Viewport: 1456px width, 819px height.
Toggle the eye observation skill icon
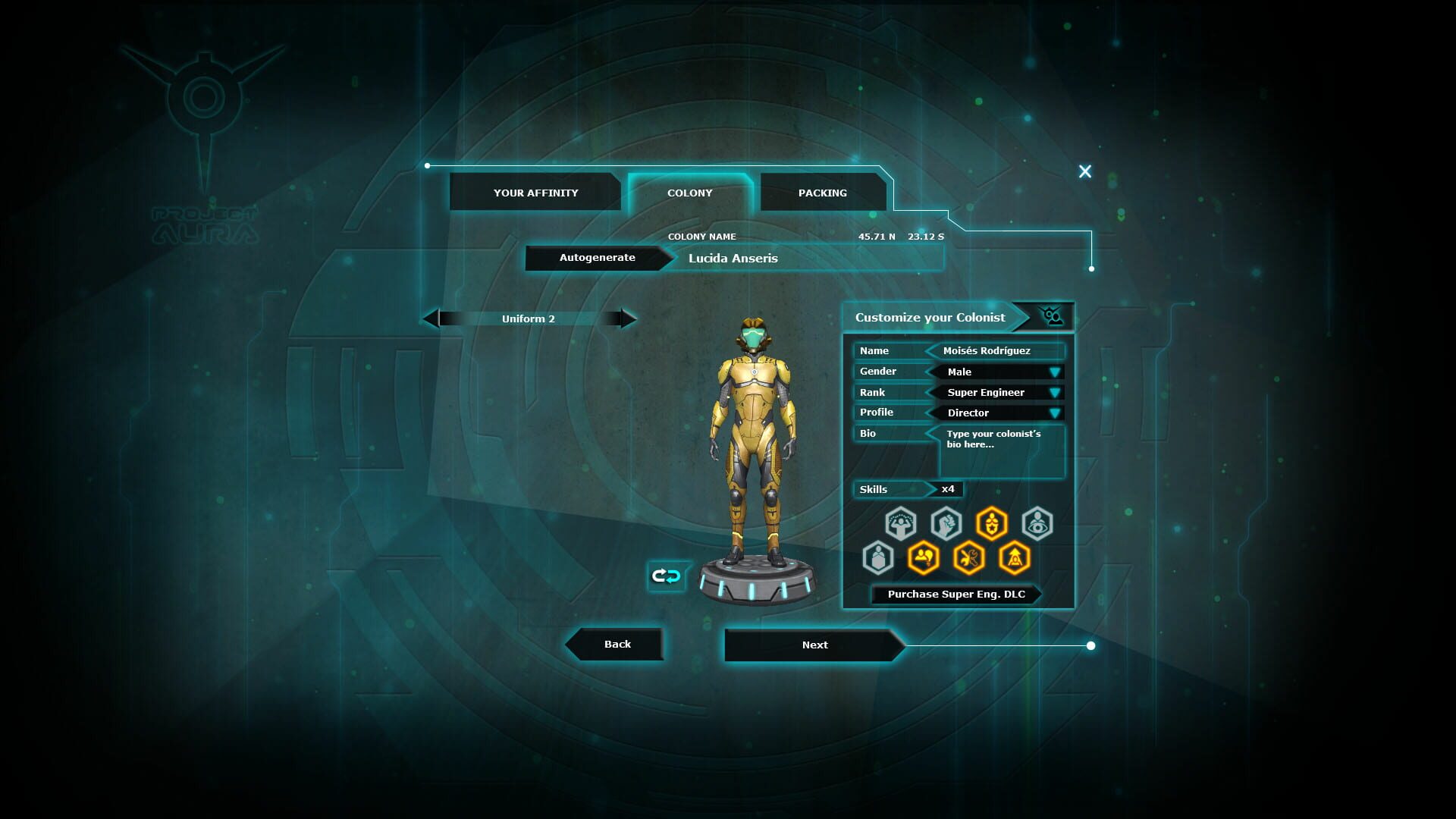[x=1037, y=523]
